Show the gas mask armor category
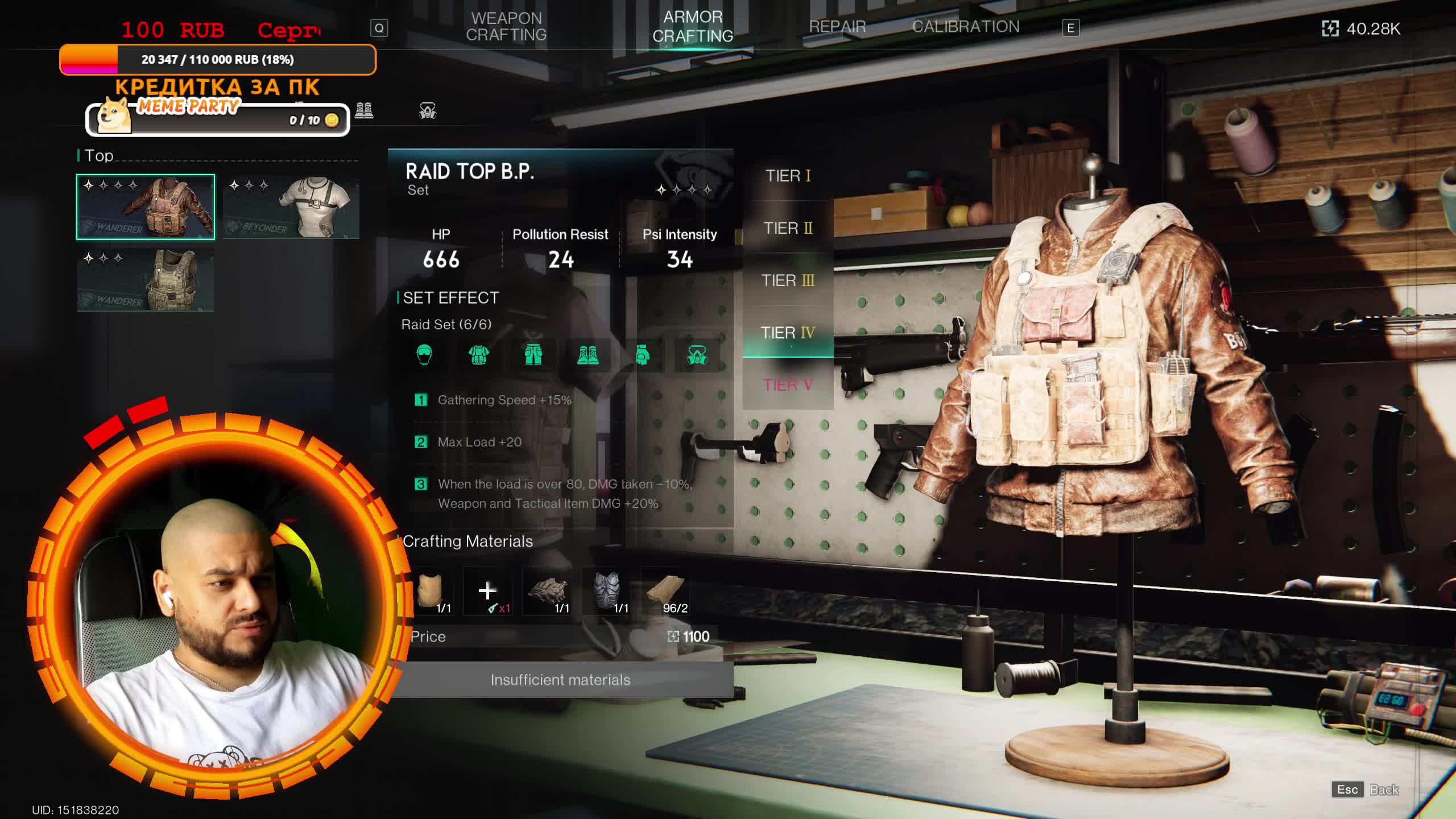Screen dimensions: 1456x819 (428, 110)
